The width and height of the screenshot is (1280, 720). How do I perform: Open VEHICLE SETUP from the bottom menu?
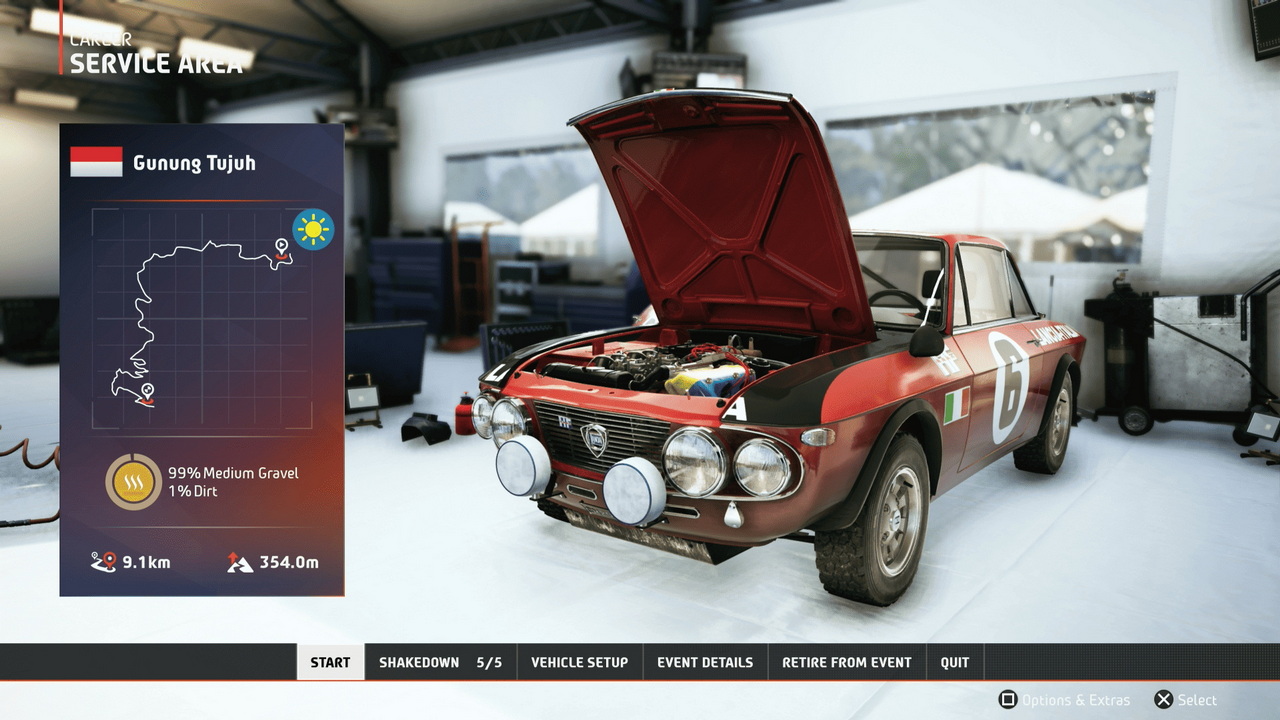coord(579,662)
